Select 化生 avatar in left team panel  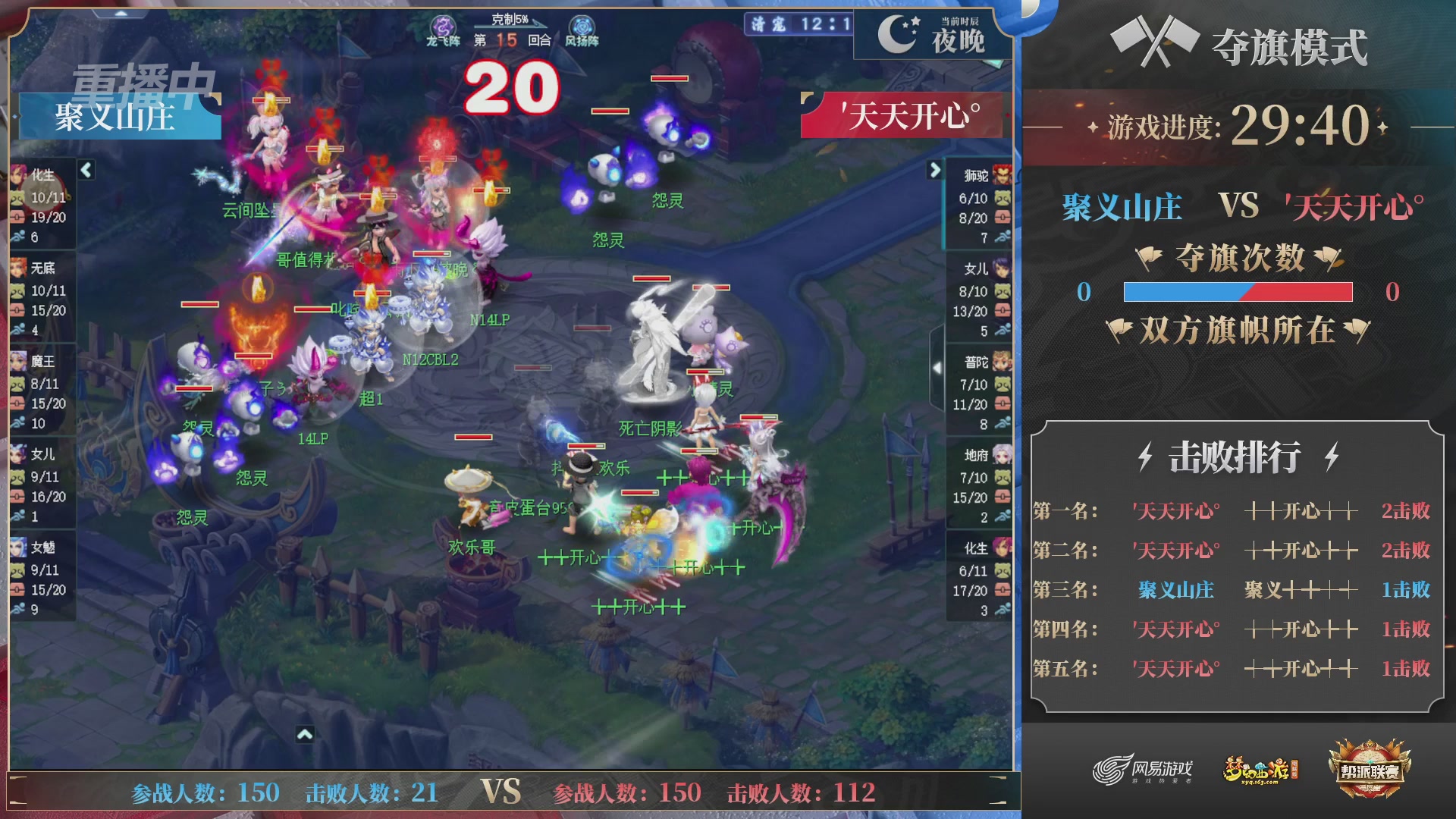tap(17, 176)
